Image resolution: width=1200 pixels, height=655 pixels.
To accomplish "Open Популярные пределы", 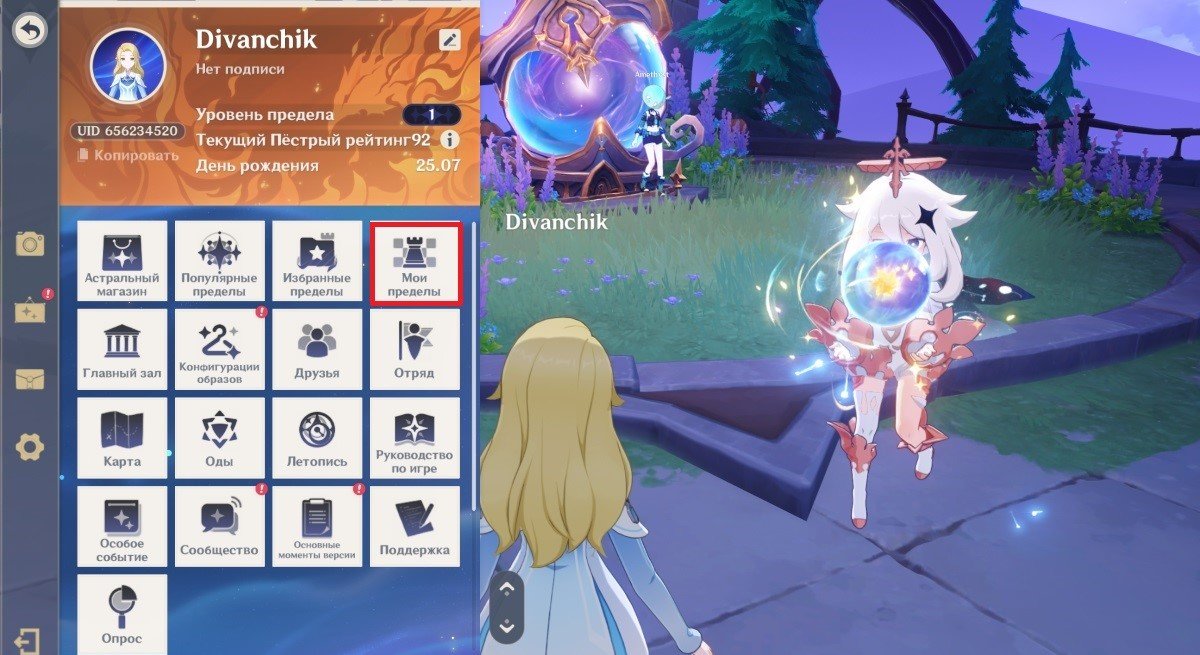I will click(220, 263).
